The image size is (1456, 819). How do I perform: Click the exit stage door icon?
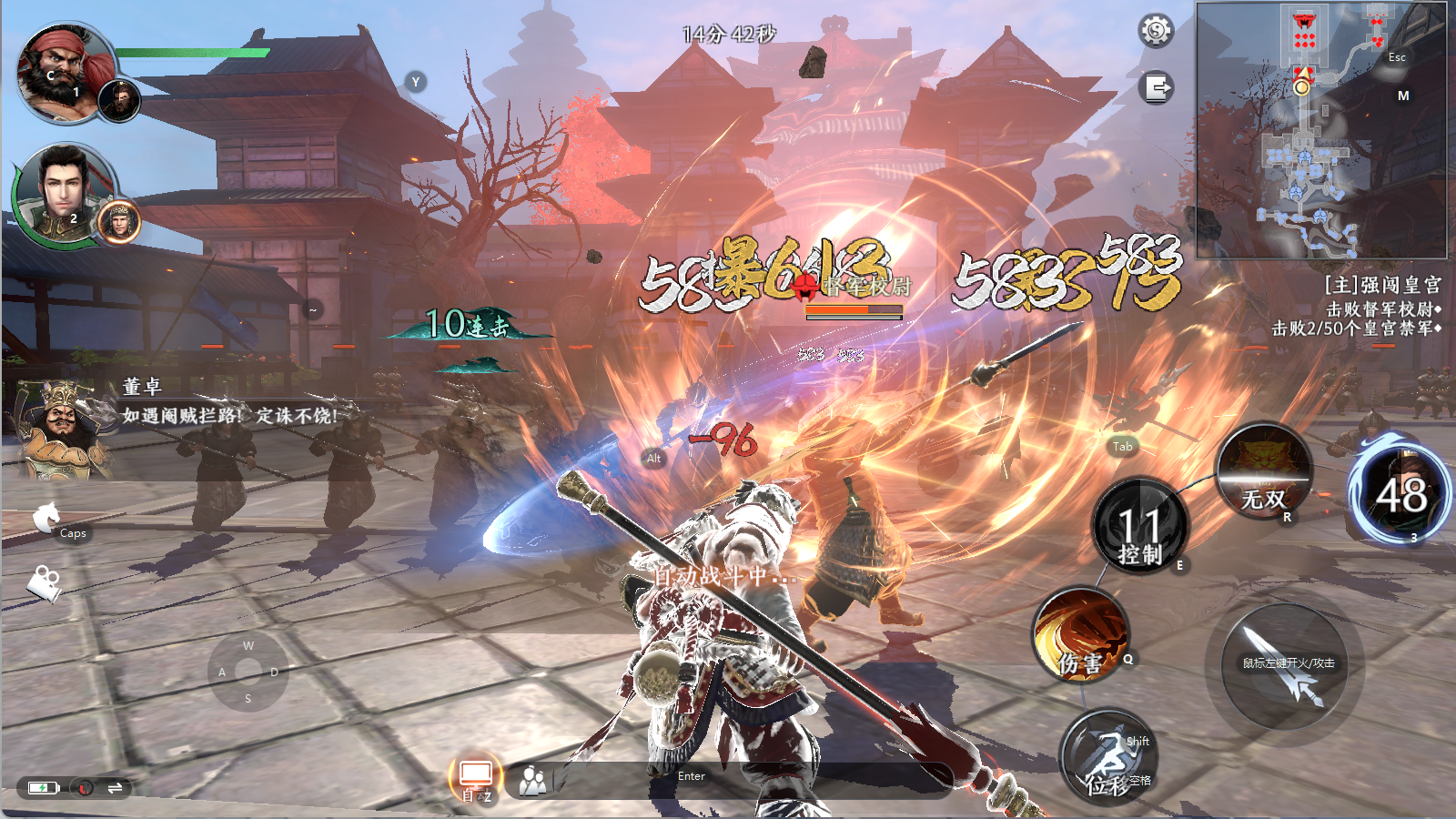pyautogui.click(x=1156, y=88)
